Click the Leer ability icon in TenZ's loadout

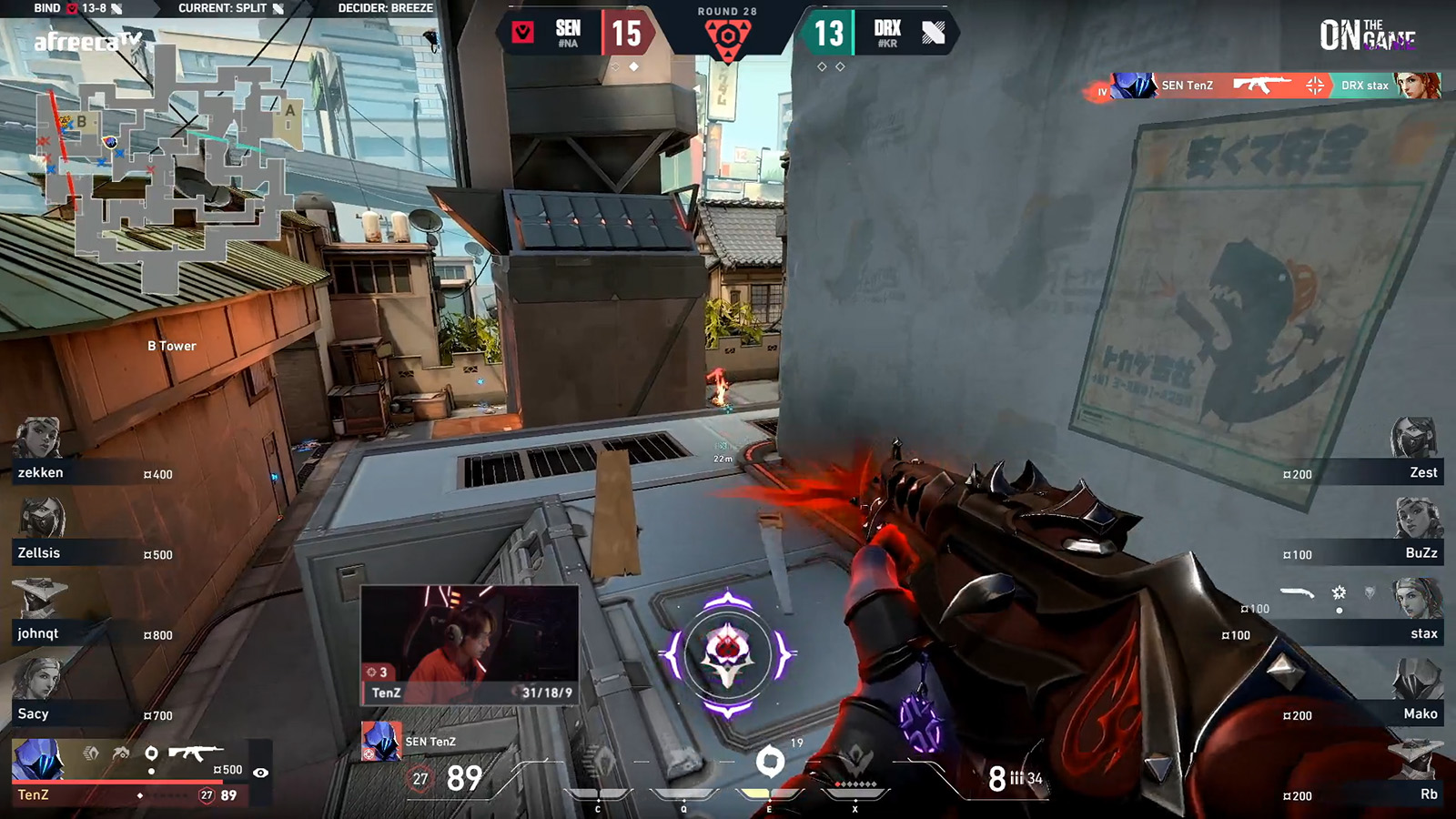[x=91, y=753]
